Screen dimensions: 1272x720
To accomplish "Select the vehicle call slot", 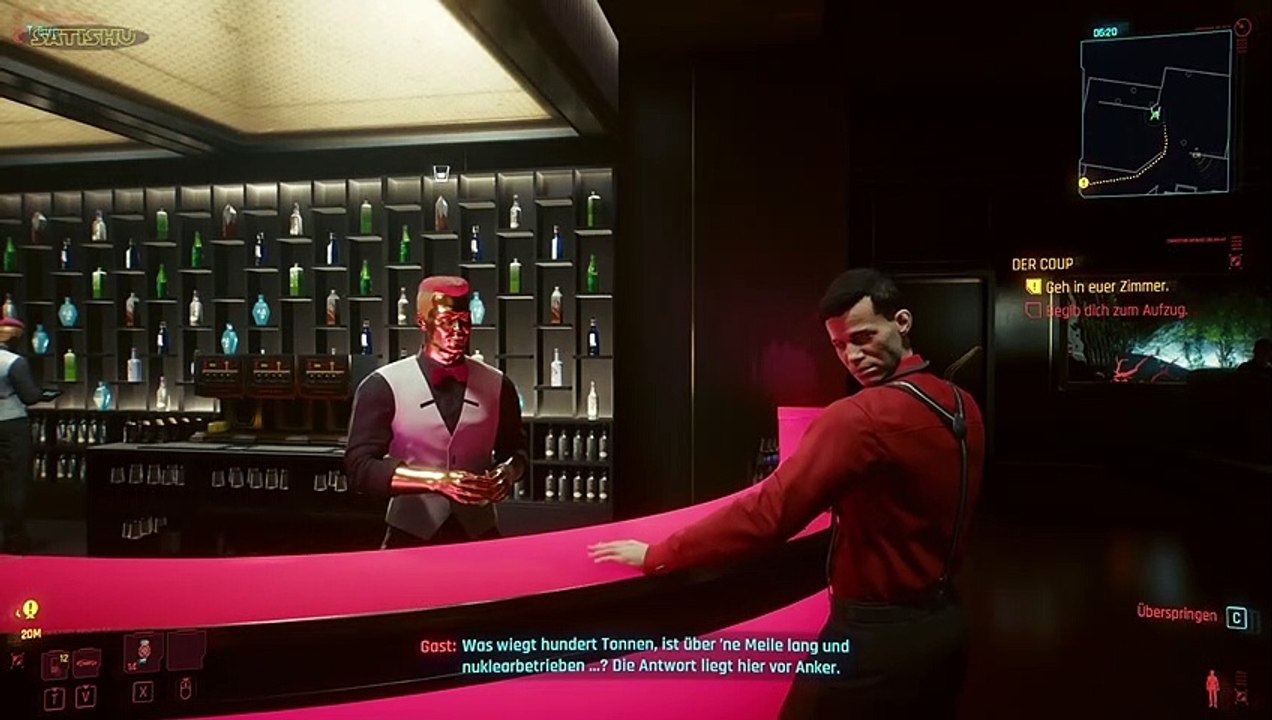I will (x=87, y=662).
